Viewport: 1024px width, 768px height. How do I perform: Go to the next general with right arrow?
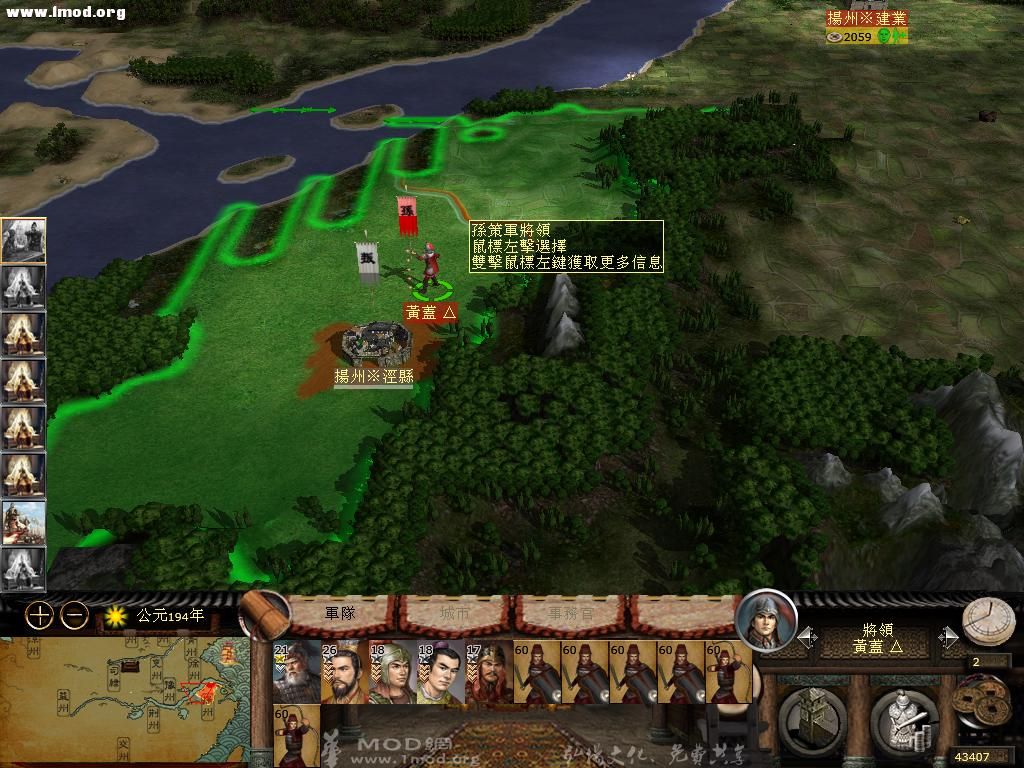point(947,637)
